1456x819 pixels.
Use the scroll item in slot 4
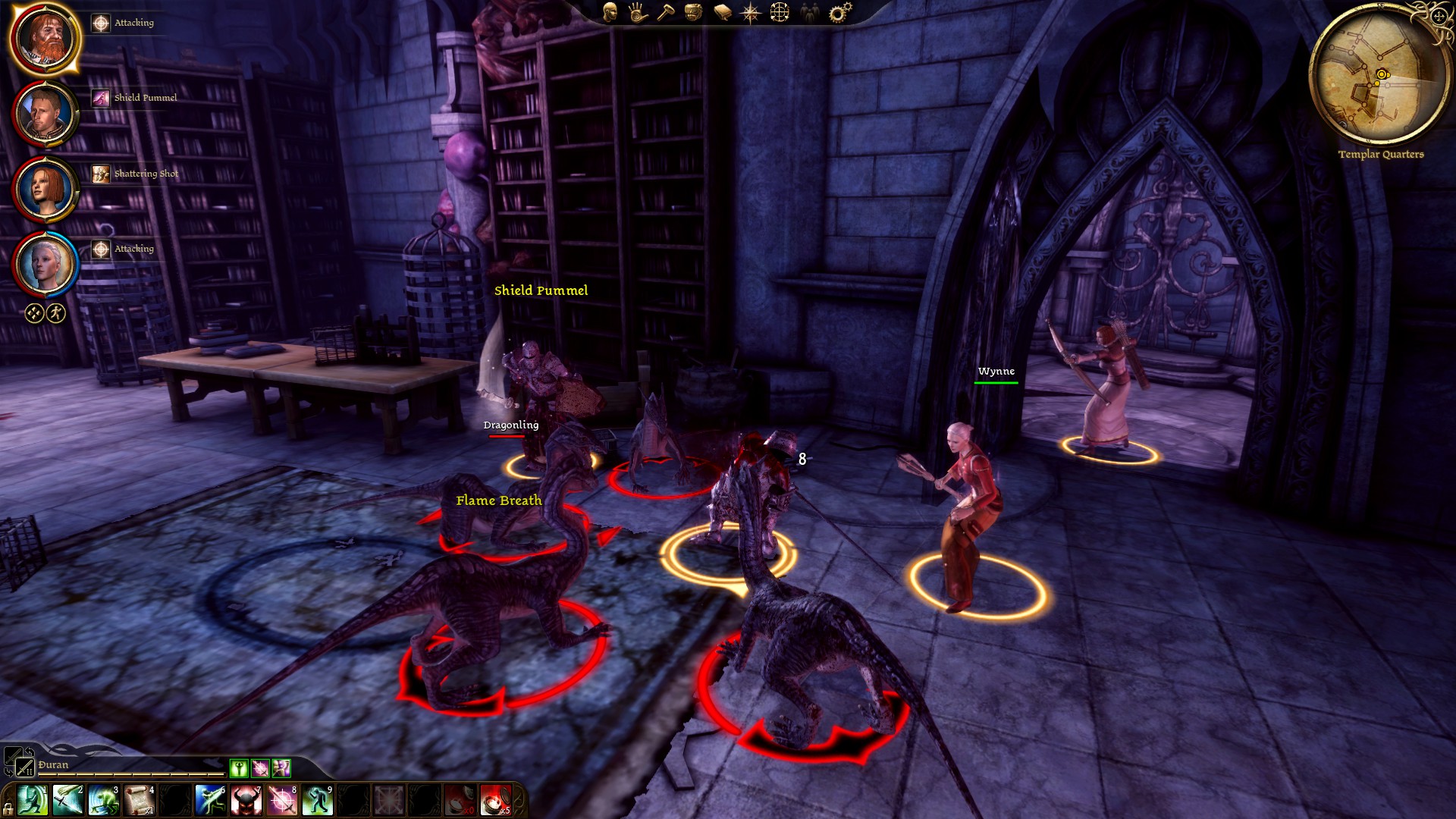[140, 801]
